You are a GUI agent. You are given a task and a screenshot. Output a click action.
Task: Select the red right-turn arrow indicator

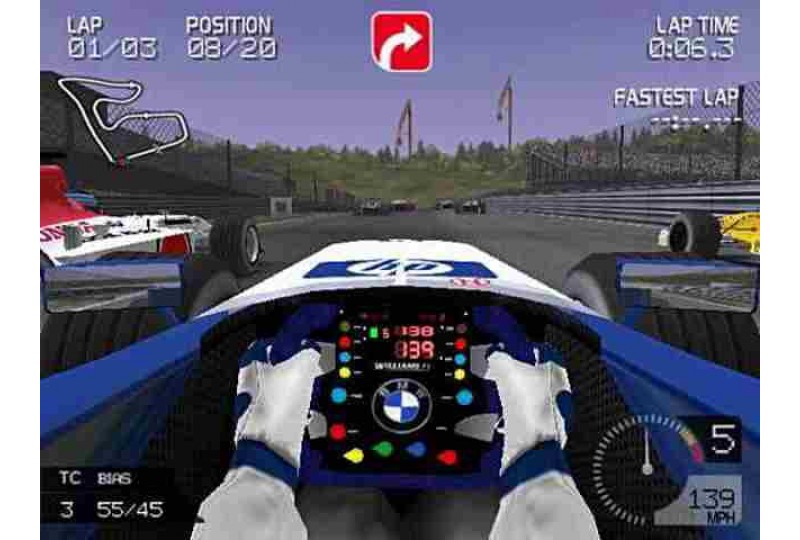pos(401,41)
